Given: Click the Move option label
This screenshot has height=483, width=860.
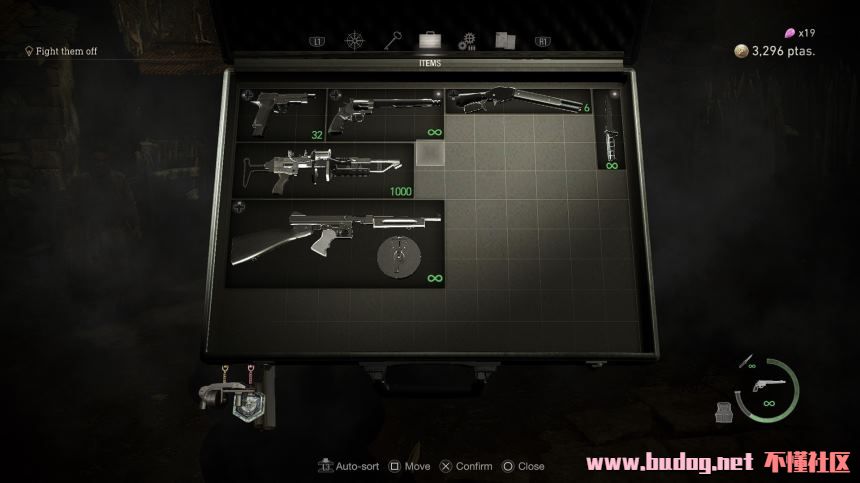Looking at the screenshot, I should [417, 466].
